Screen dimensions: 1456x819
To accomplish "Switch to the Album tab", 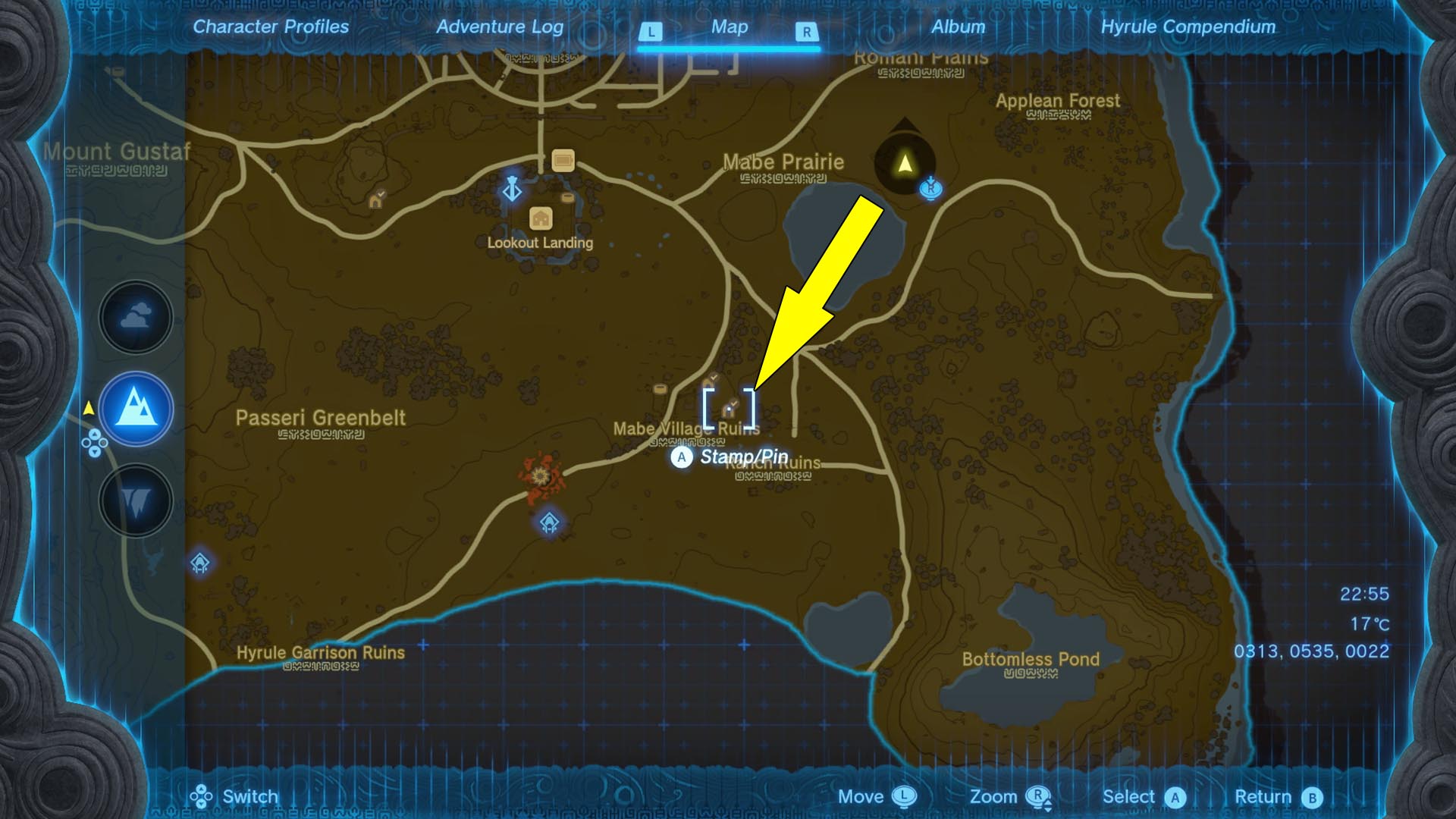I will [957, 27].
